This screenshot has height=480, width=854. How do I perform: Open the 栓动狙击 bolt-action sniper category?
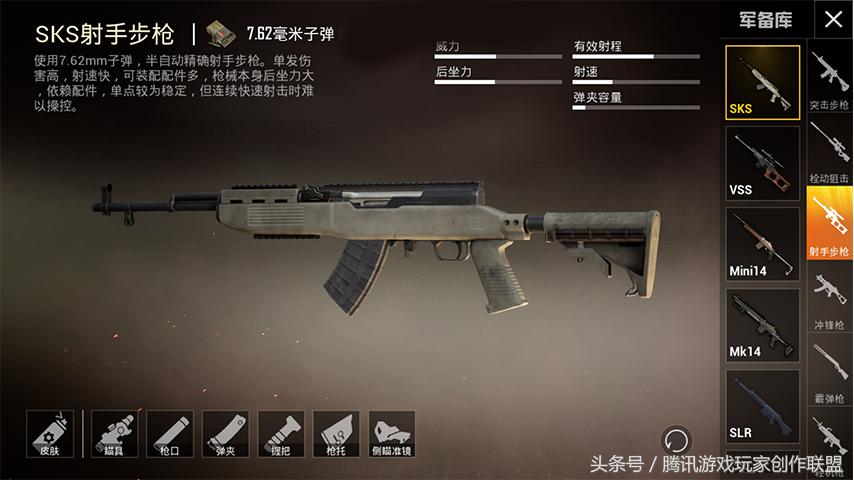pyautogui.click(x=829, y=152)
